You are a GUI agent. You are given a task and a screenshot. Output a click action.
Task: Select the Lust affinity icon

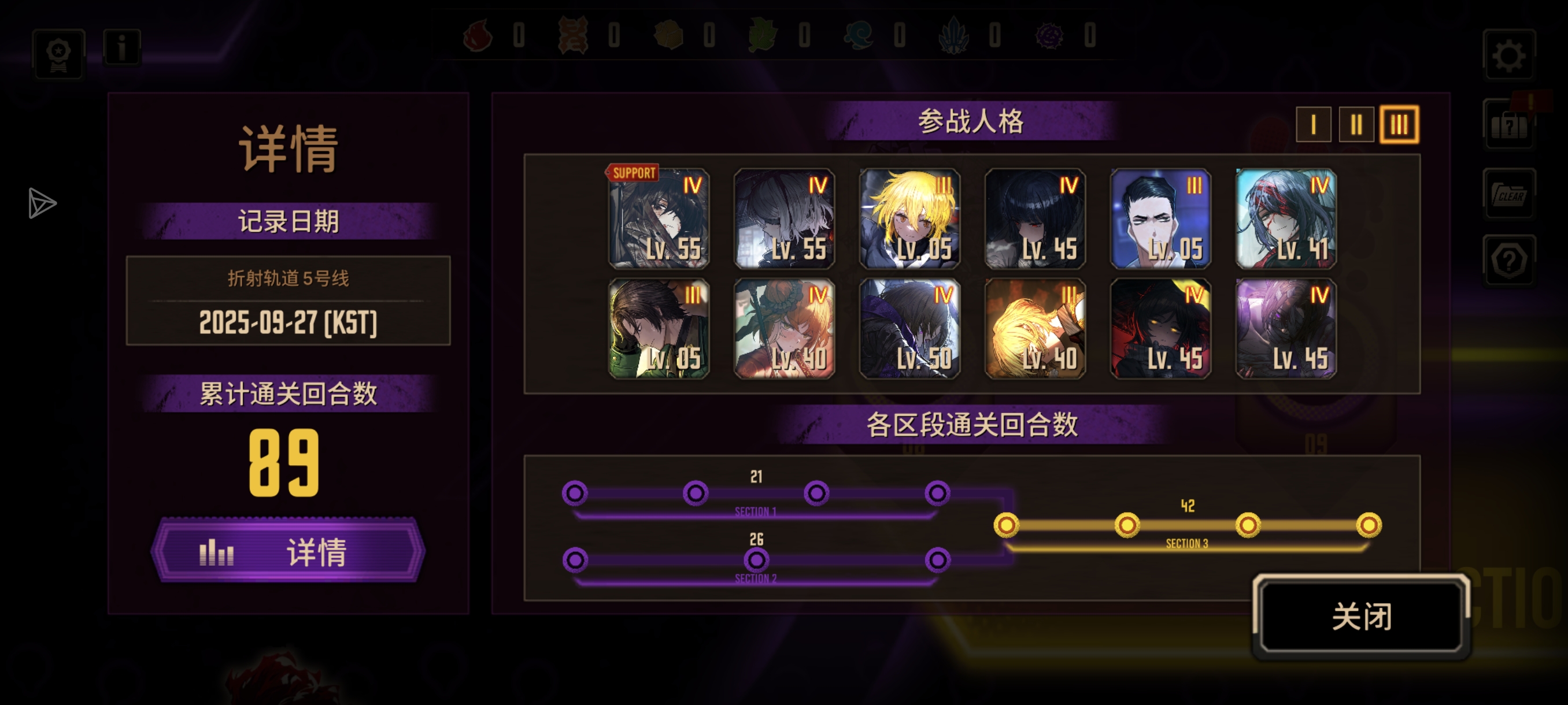coord(574,35)
